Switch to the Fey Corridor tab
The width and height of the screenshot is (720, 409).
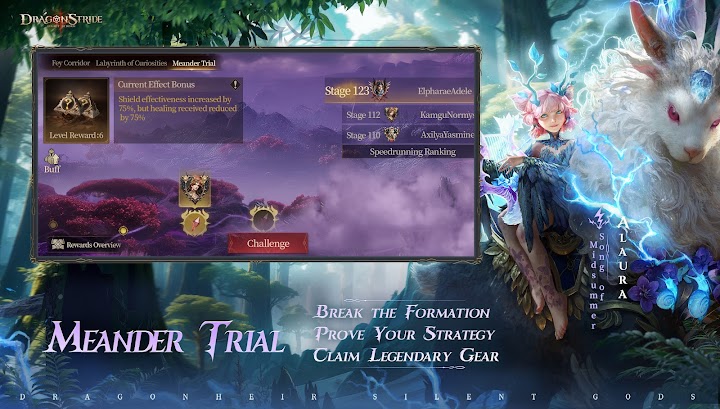point(70,62)
